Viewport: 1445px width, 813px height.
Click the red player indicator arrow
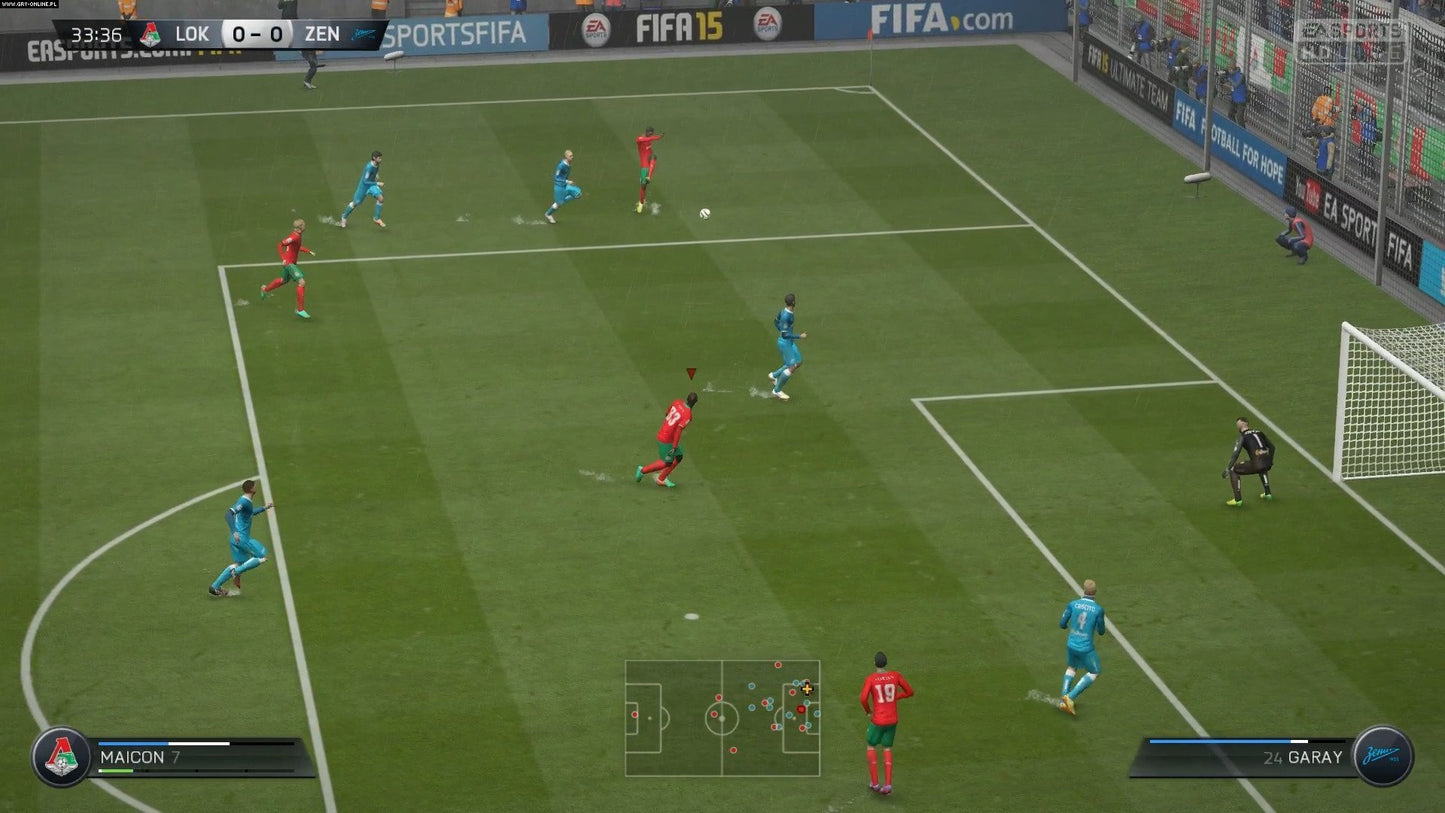pyautogui.click(x=690, y=373)
